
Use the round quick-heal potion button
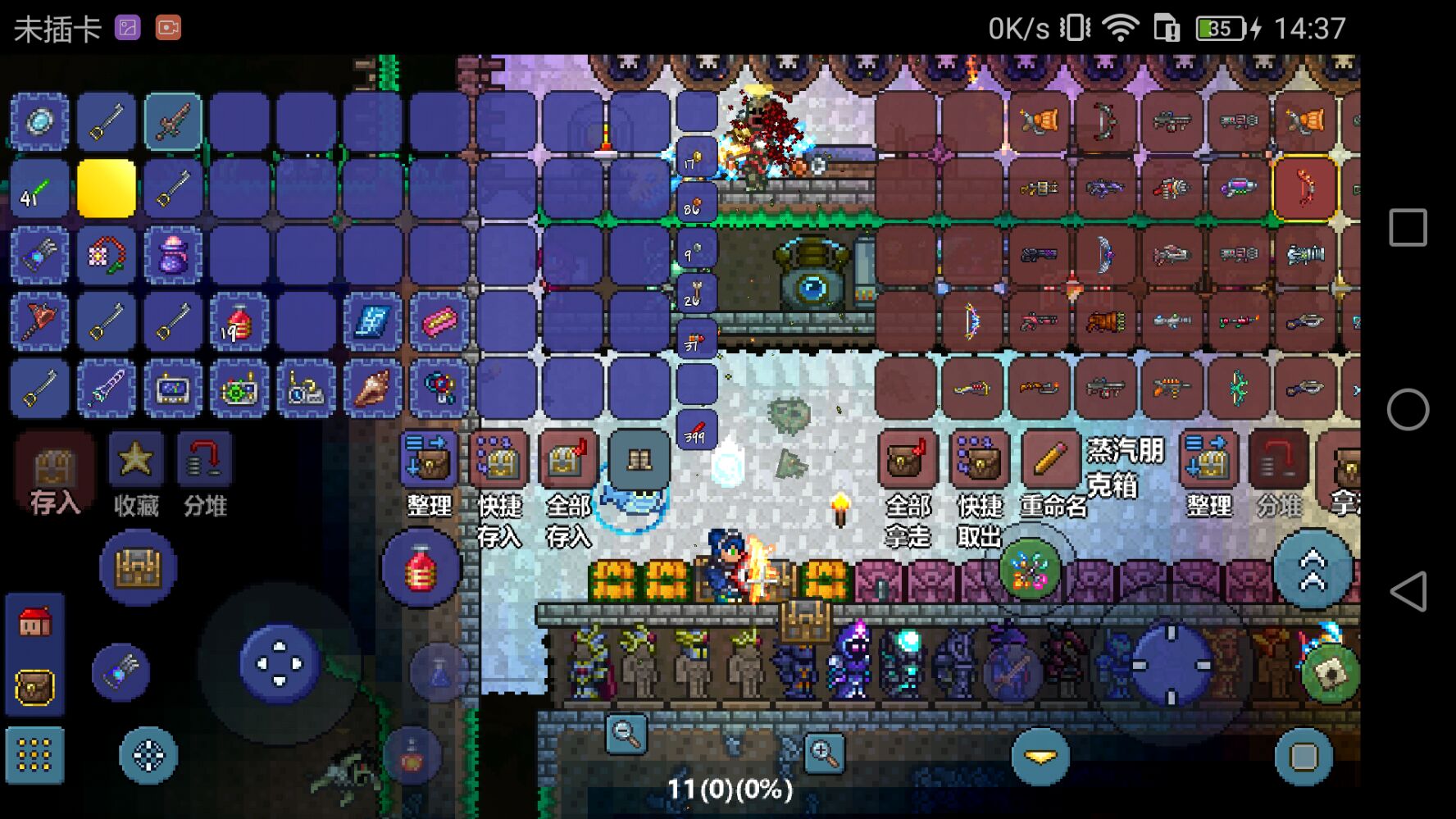421,568
